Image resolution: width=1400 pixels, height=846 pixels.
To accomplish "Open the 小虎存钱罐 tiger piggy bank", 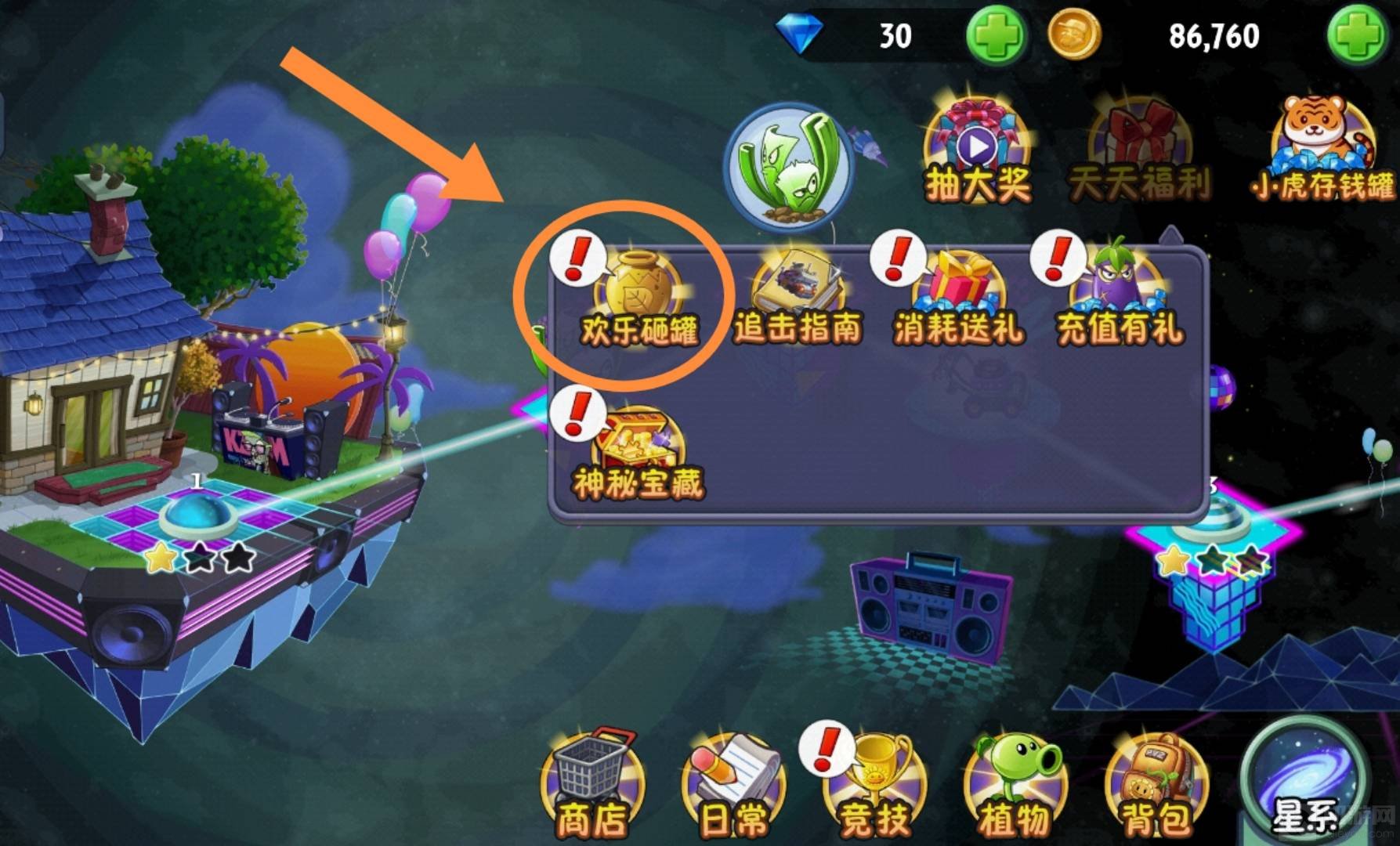I will click(x=1322, y=153).
